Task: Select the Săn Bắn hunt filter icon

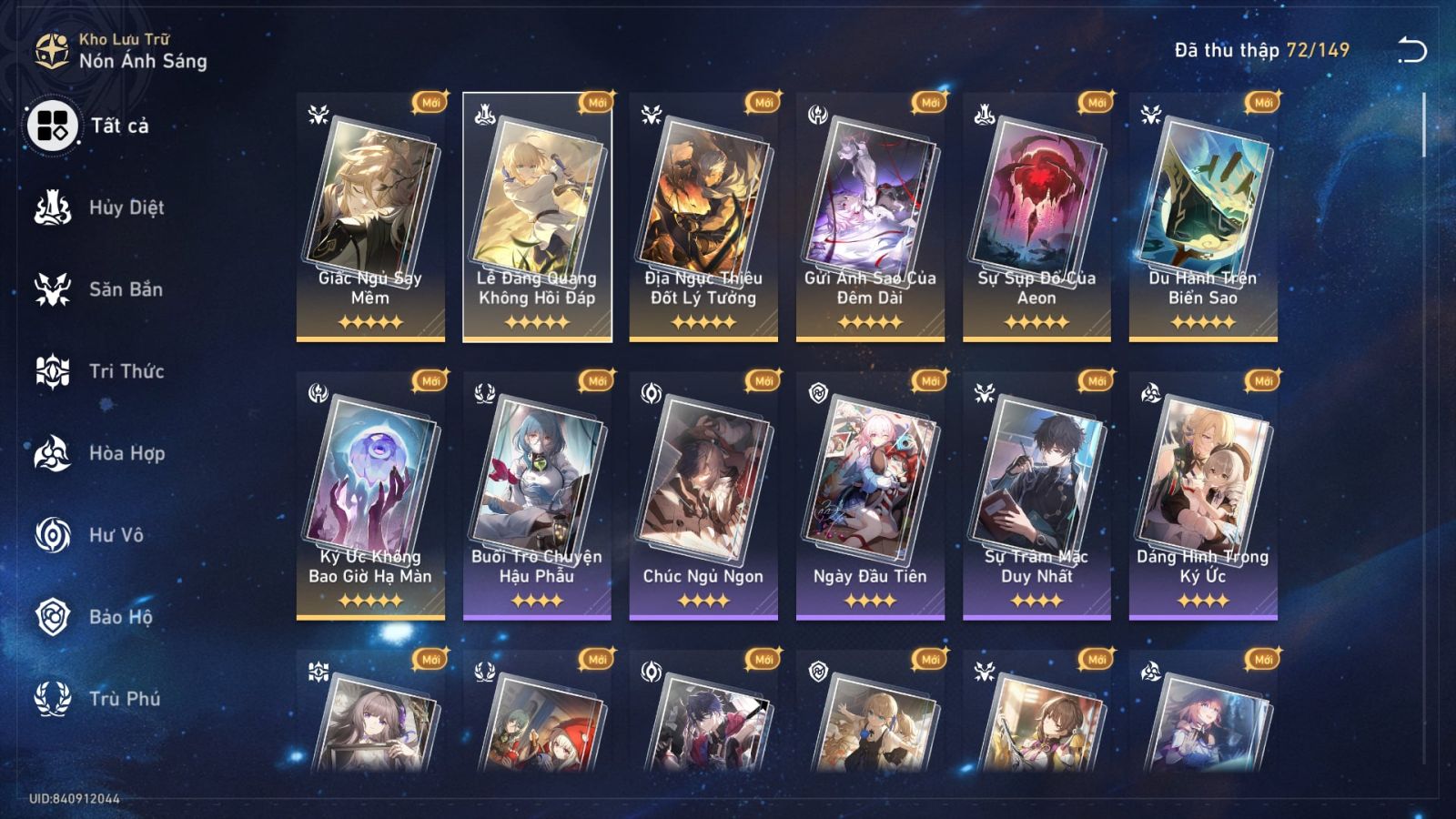Action: coord(52,289)
